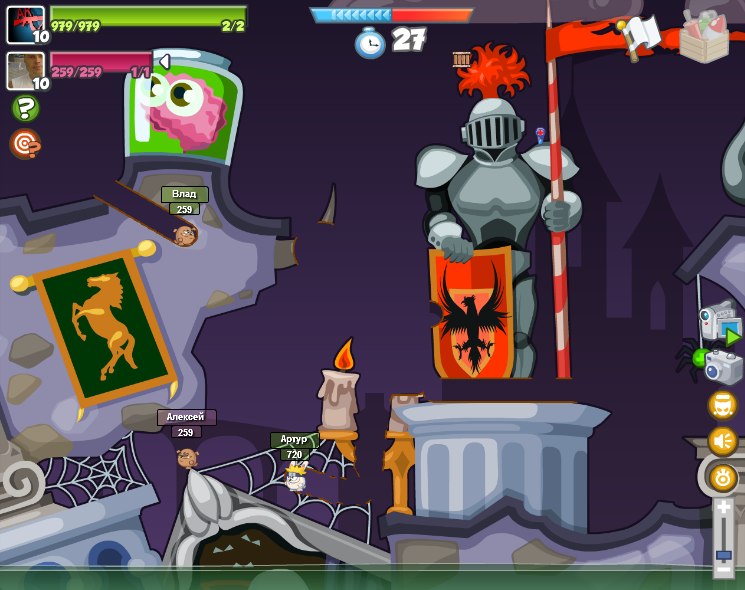Screen dimensions: 745x590
Task: Click the yellow chat bubble button
Action: [723, 405]
